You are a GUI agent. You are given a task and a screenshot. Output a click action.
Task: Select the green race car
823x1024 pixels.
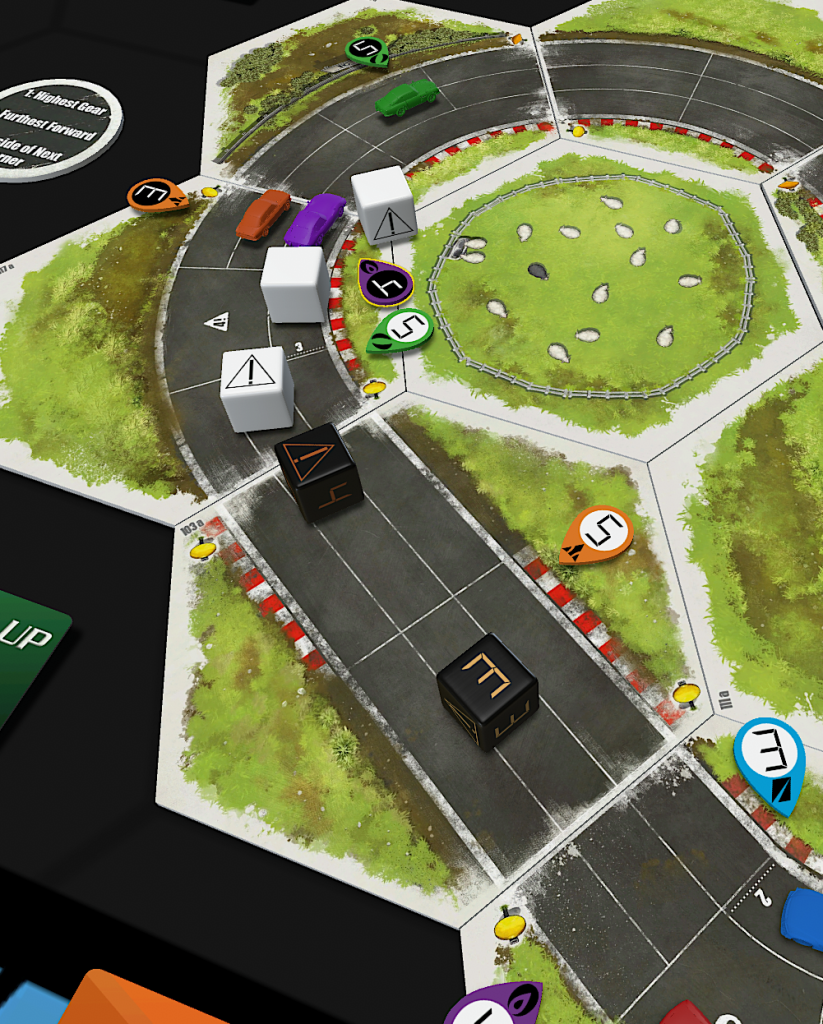[x=407, y=97]
